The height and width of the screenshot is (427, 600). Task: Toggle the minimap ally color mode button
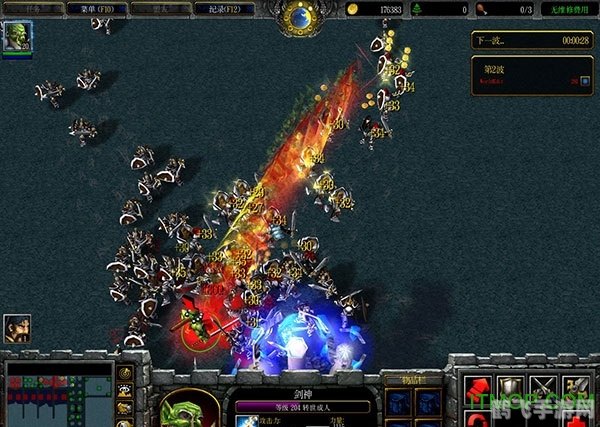point(125,408)
